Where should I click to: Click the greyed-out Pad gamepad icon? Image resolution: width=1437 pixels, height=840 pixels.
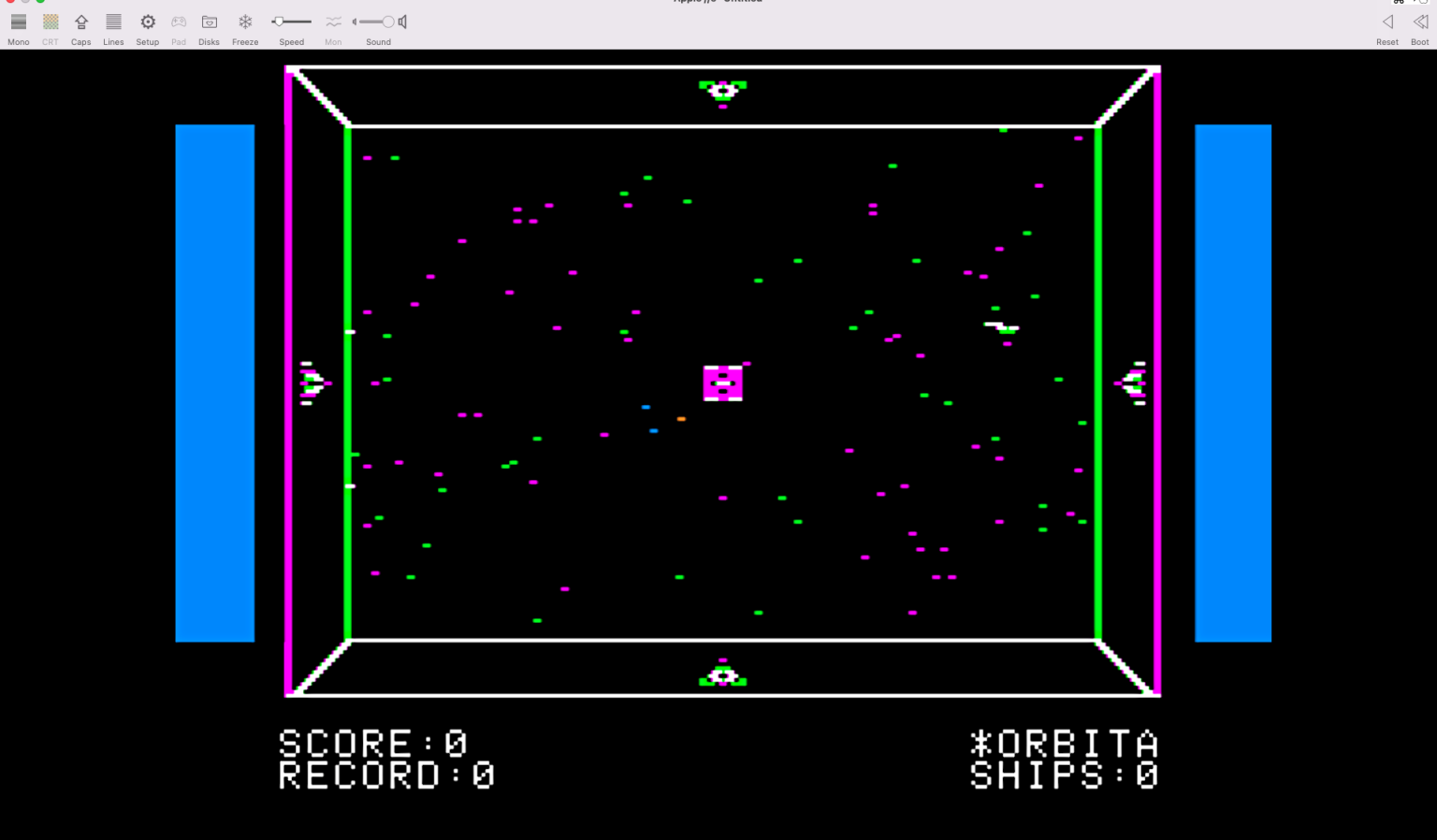pyautogui.click(x=178, y=22)
